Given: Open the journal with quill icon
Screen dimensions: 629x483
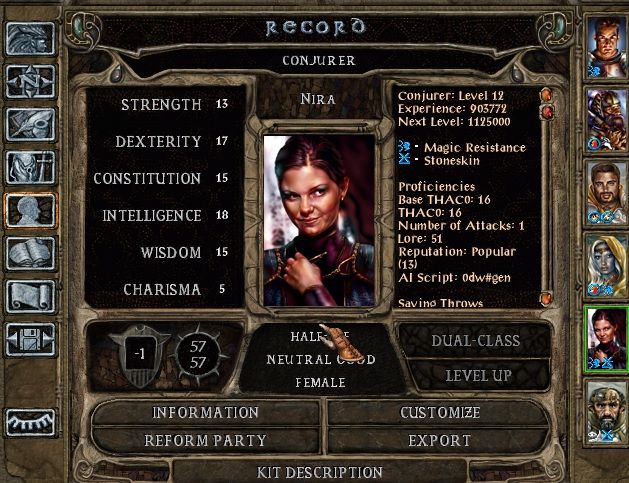Looking at the screenshot, I should (x=30, y=124).
